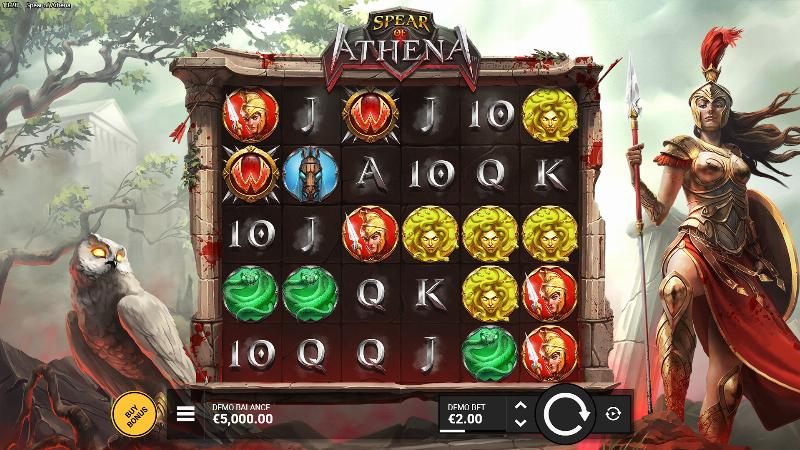This screenshot has height=450, width=800.
Task: Open the hamburger menu
Action: pyautogui.click(x=185, y=413)
